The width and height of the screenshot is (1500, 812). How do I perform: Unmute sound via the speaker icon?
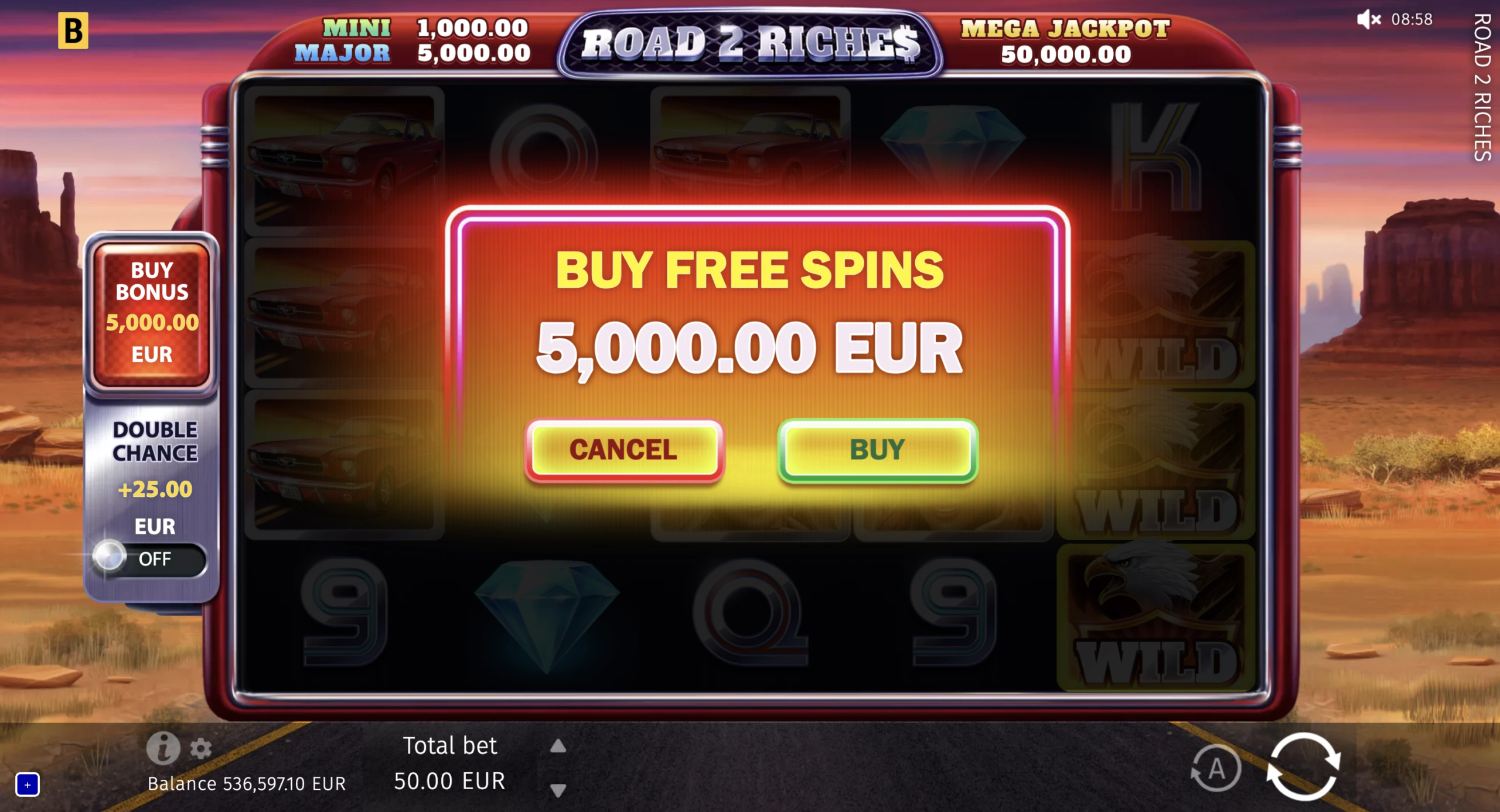tap(1368, 19)
